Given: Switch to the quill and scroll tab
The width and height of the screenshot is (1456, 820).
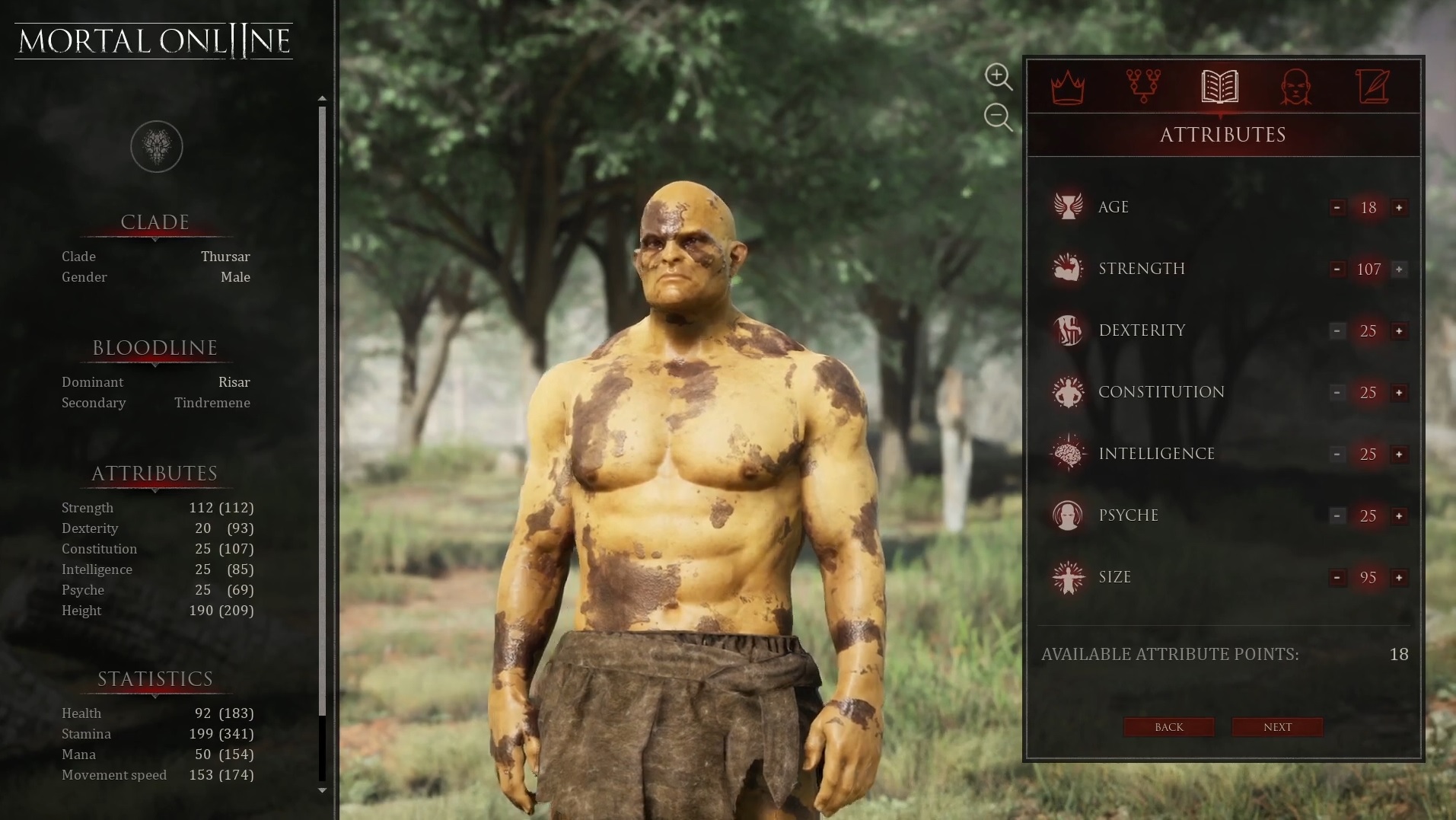Looking at the screenshot, I should (x=1372, y=87).
